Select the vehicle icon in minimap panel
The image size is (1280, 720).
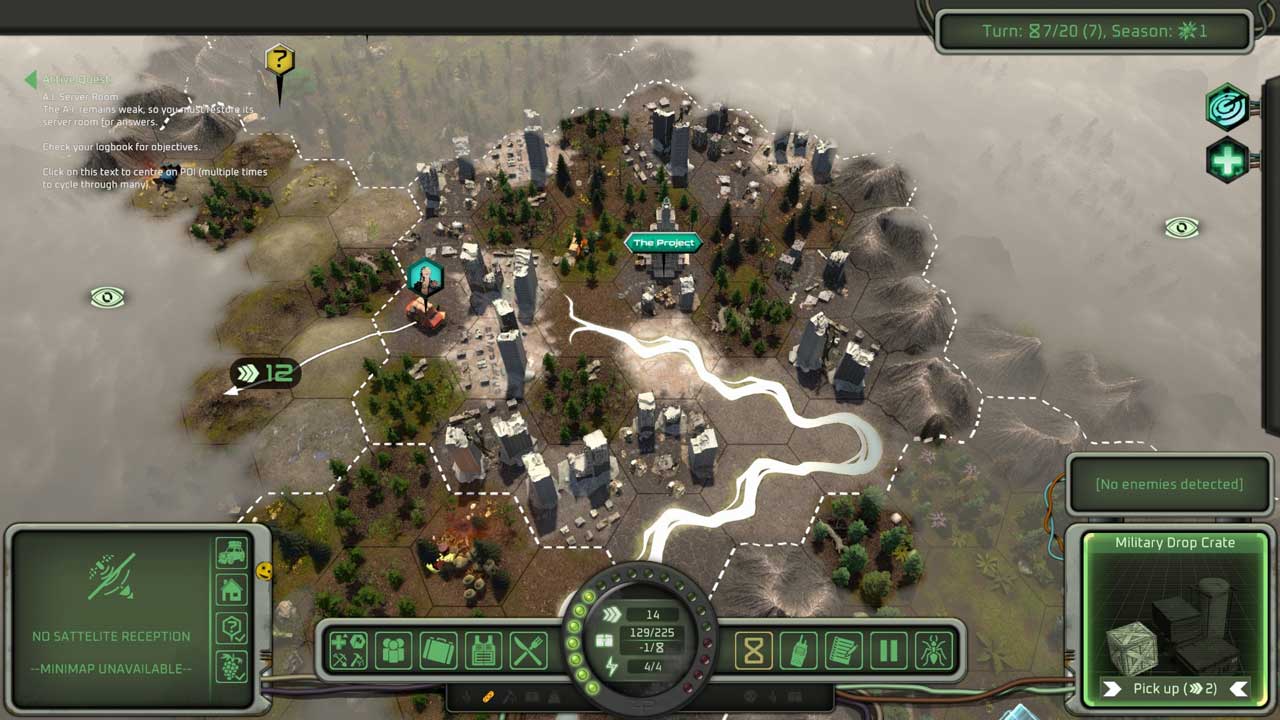click(231, 553)
